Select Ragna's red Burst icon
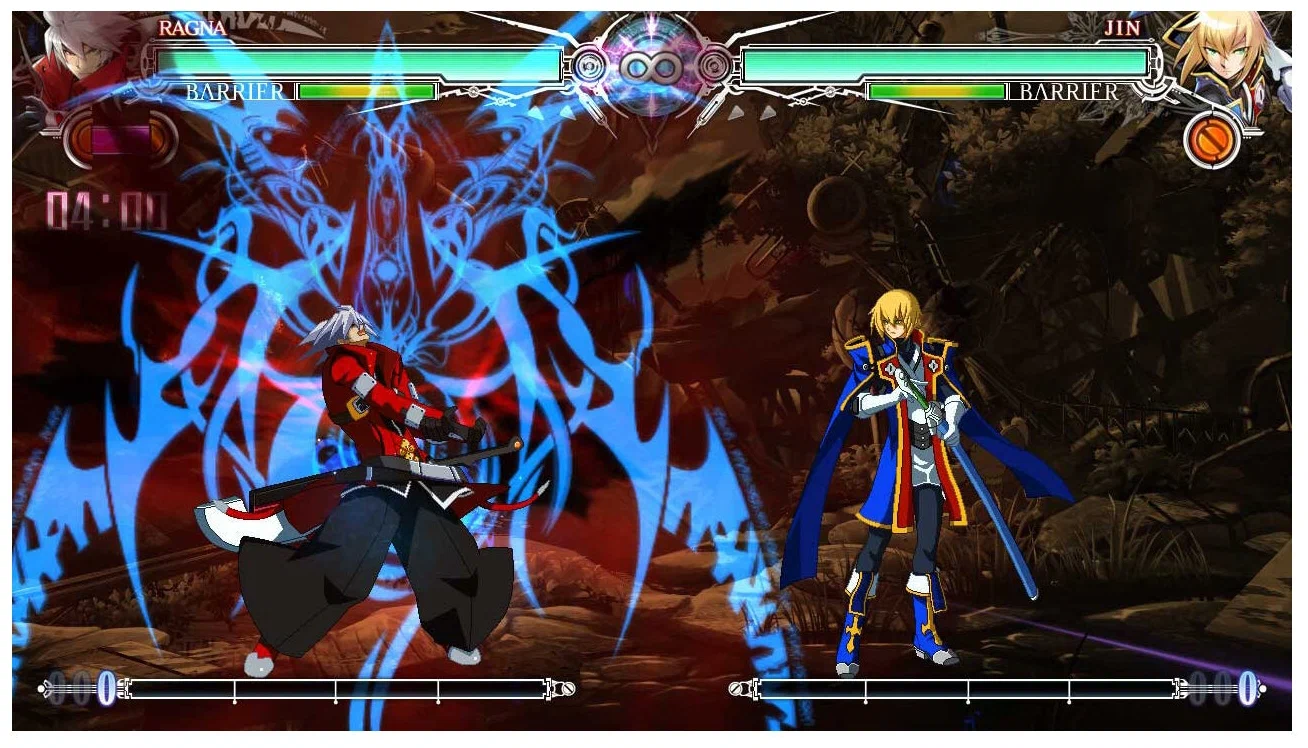 tap(120, 138)
